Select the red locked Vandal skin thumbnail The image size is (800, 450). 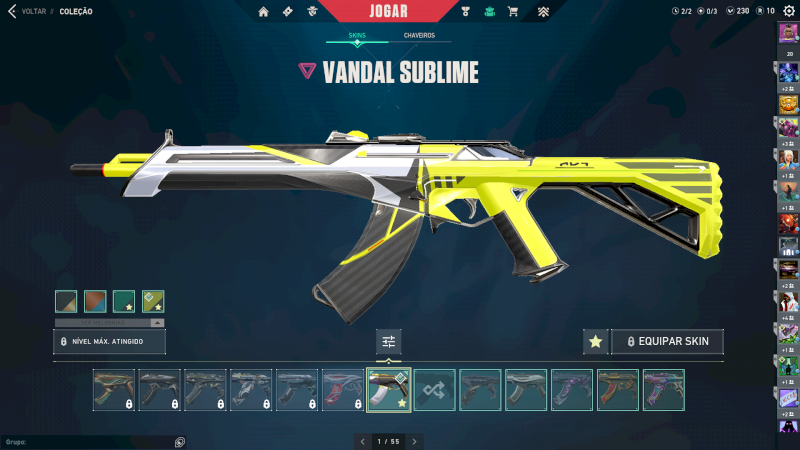click(343, 390)
